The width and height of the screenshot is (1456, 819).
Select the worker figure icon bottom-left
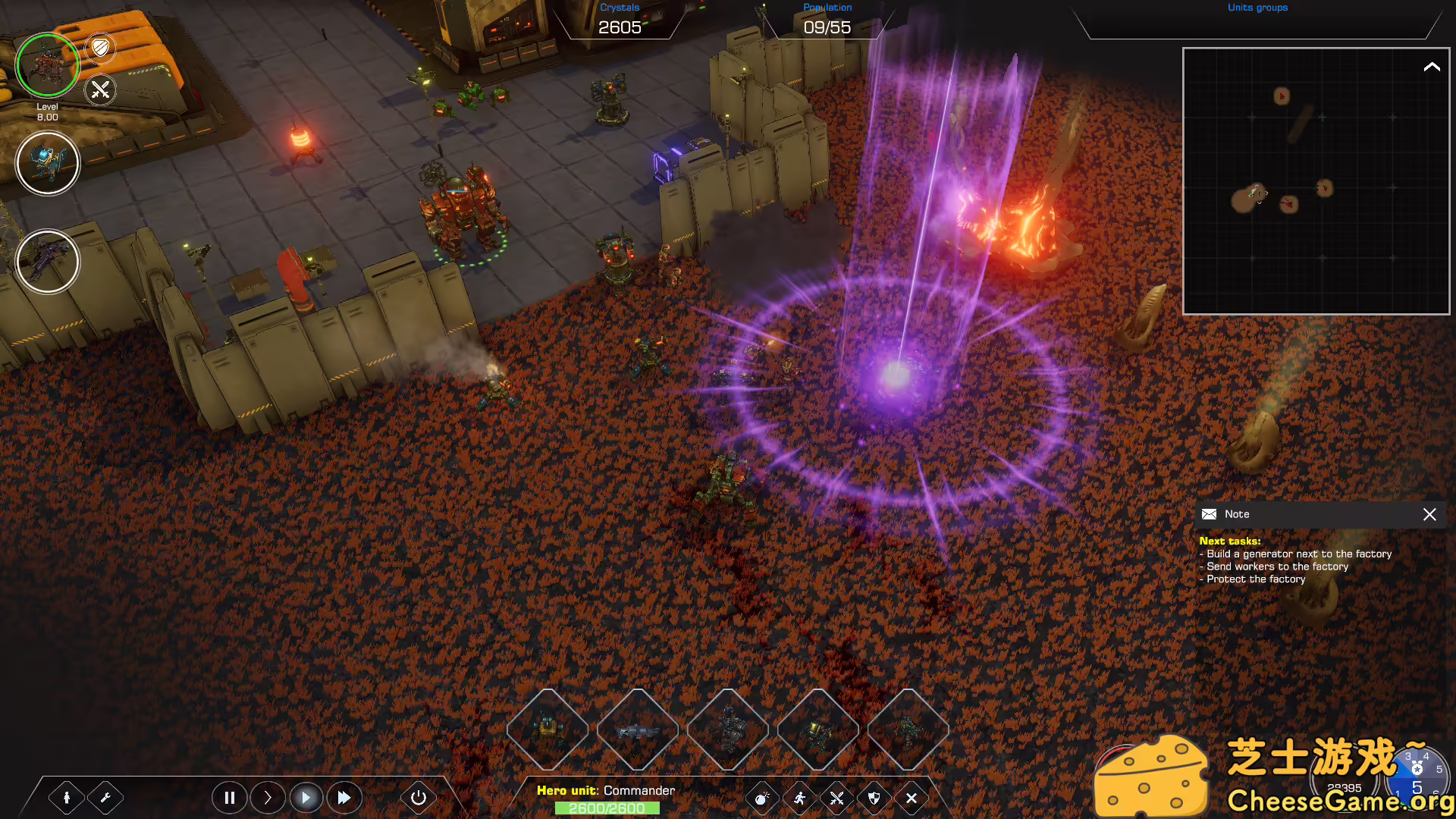click(68, 797)
